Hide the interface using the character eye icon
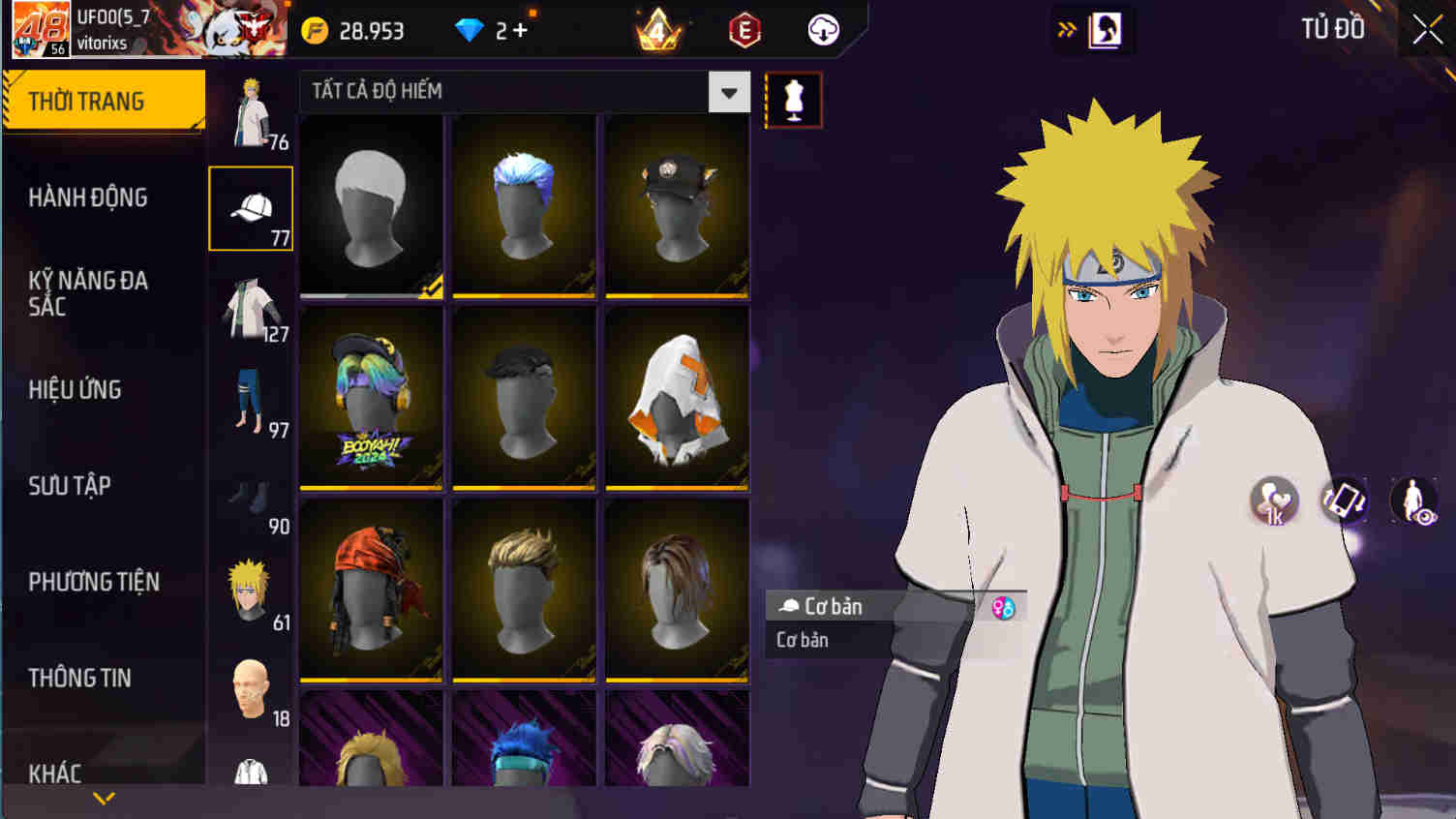The height and width of the screenshot is (819, 1456). (x=1415, y=501)
